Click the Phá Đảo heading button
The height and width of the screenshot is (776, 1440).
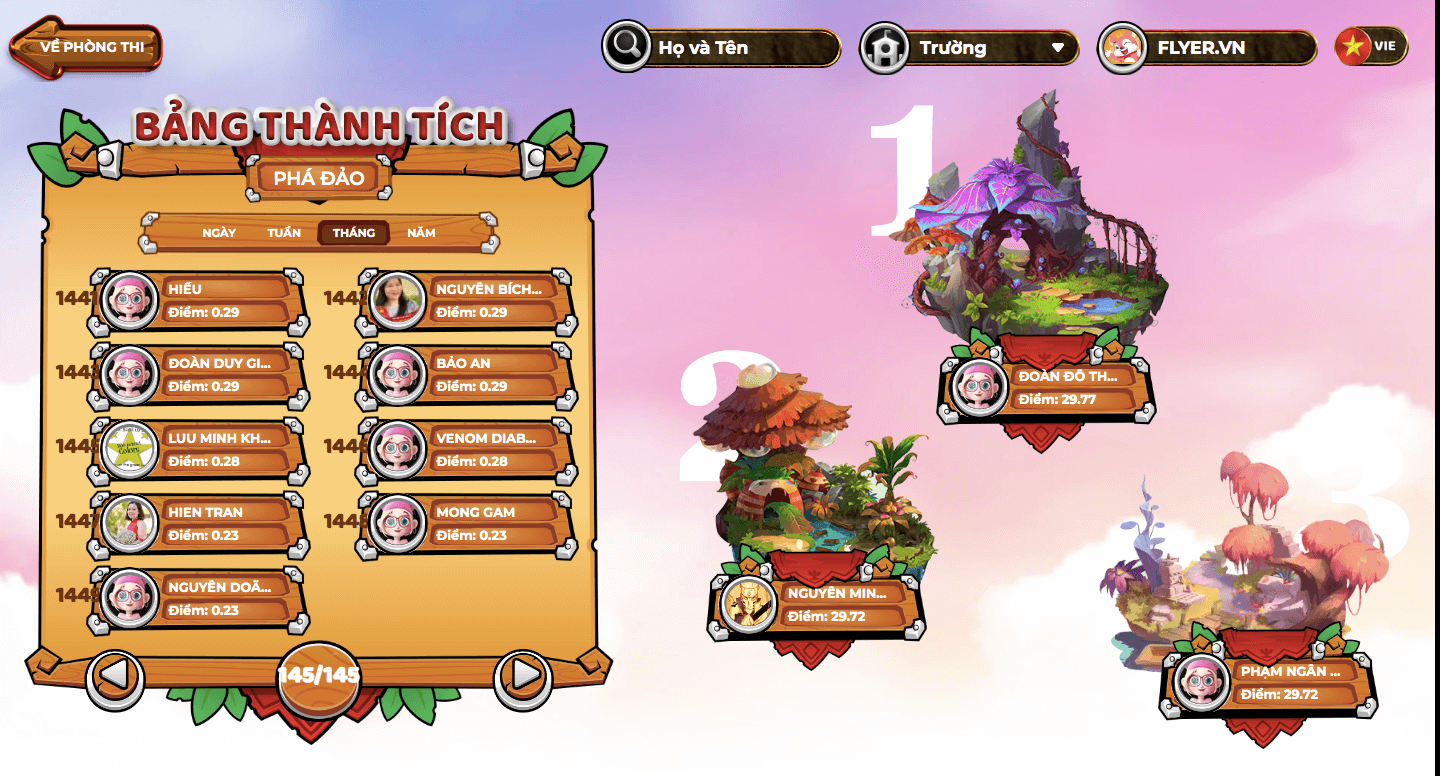coord(319,178)
